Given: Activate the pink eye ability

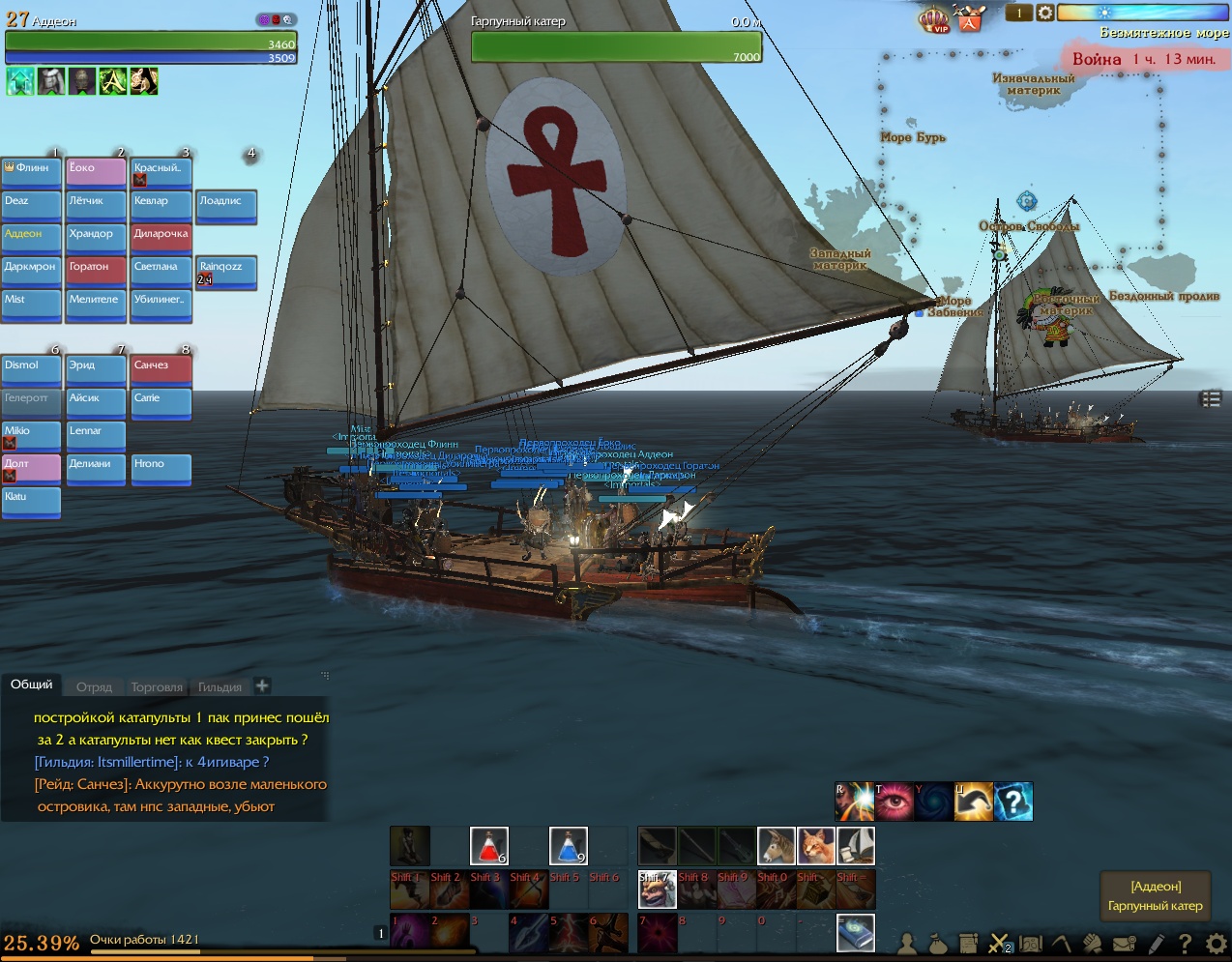Looking at the screenshot, I should (894, 802).
